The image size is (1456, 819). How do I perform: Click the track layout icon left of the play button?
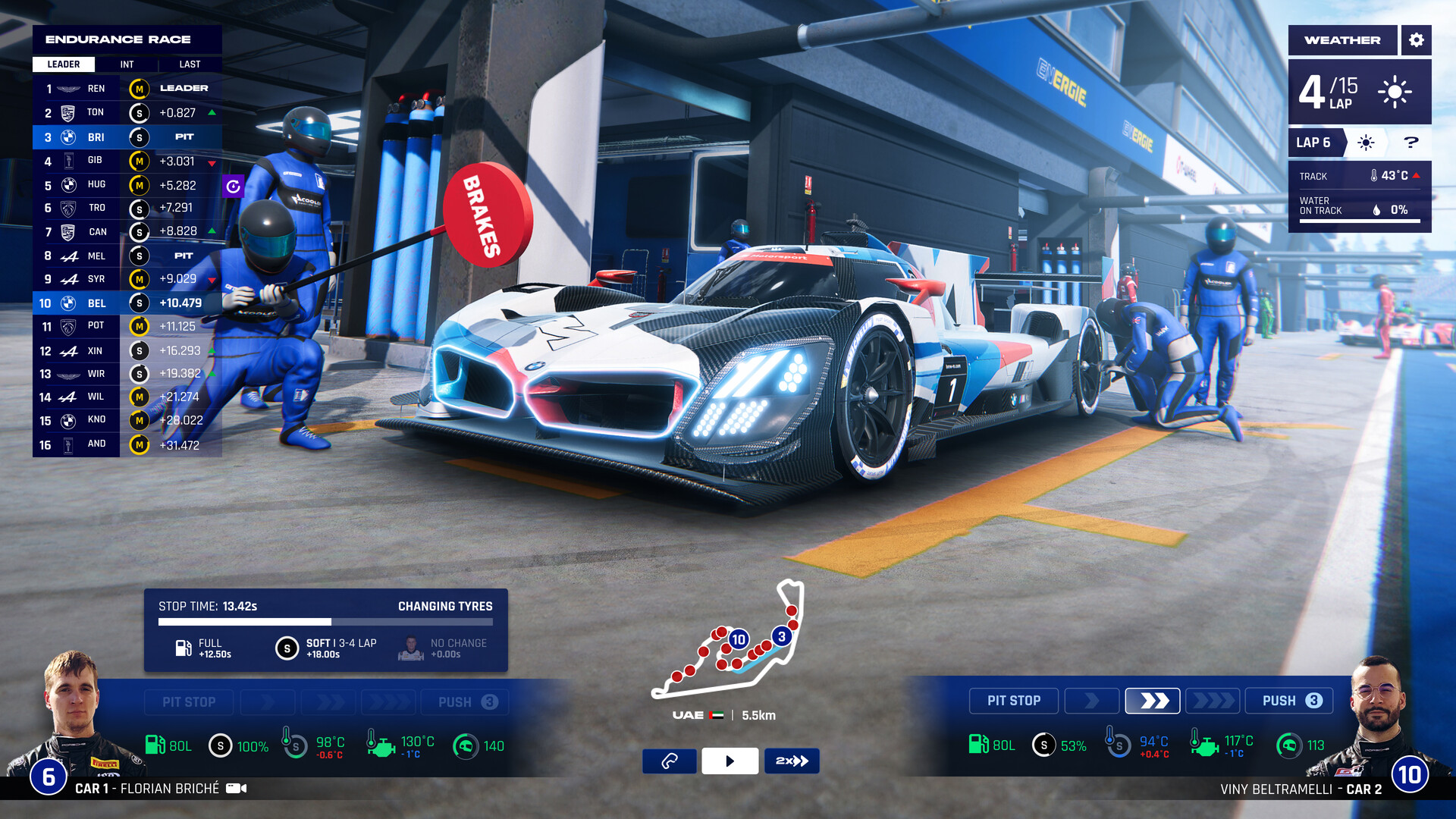pos(670,761)
